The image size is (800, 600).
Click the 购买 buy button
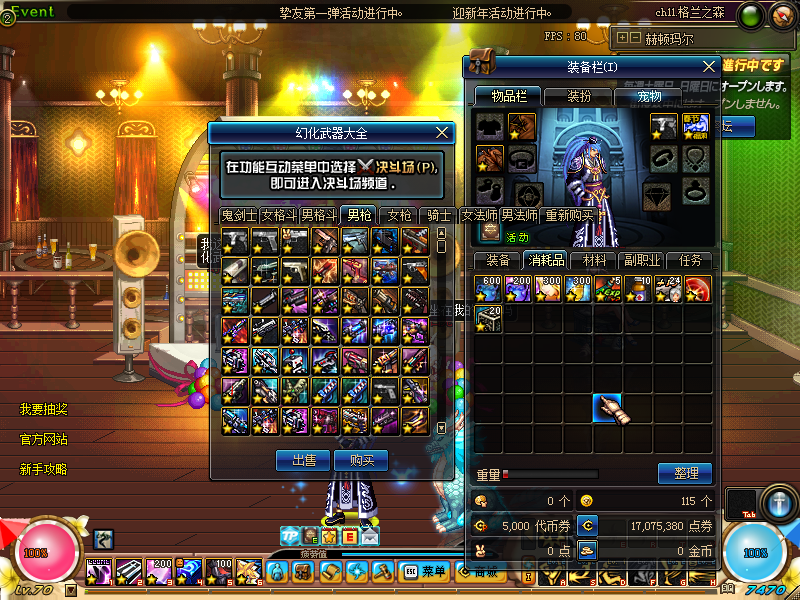(x=361, y=460)
